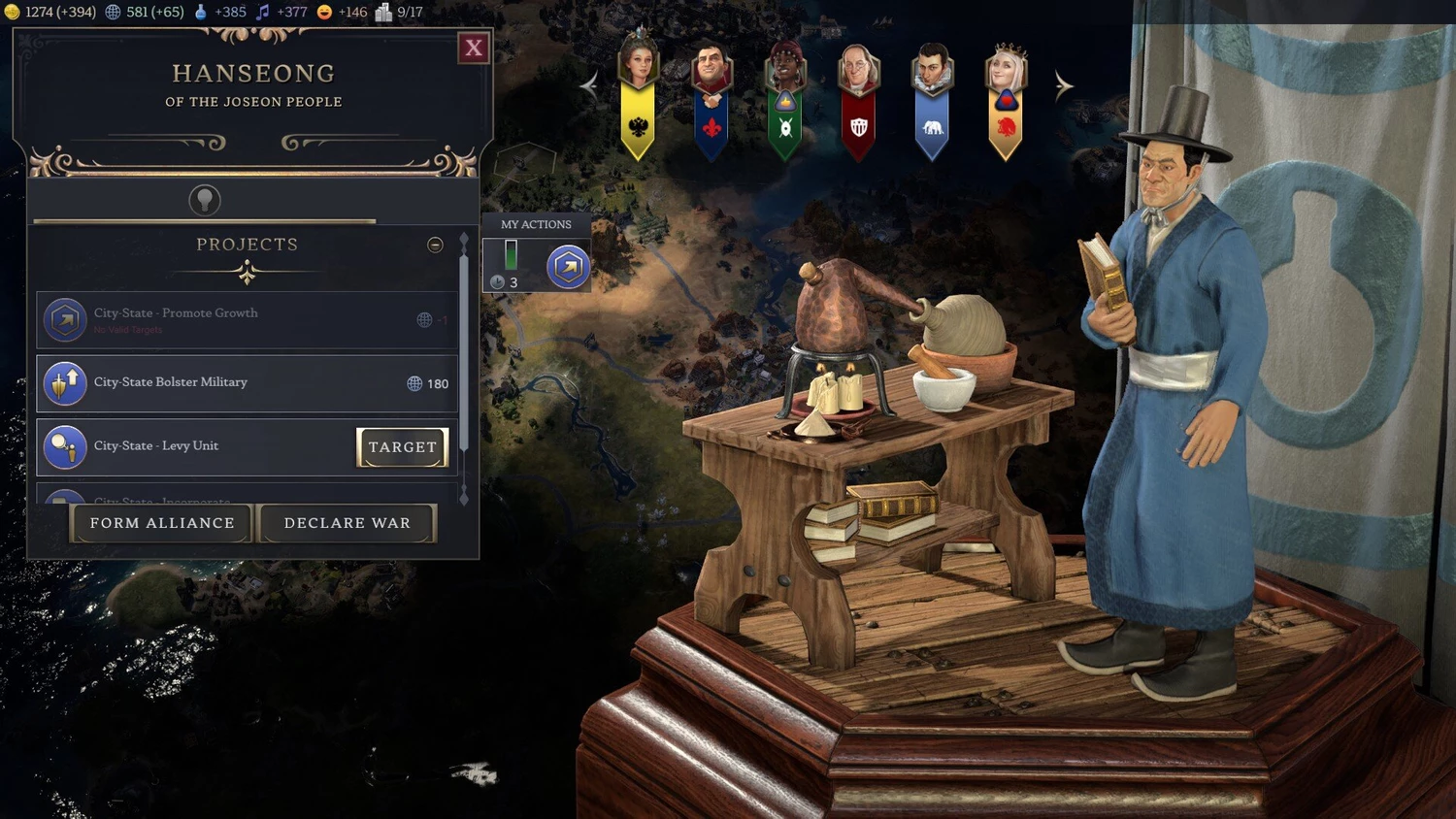Open the lightbulb tab in the panel
Image resolution: width=1456 pixels, height=819 pixels.
204,200
